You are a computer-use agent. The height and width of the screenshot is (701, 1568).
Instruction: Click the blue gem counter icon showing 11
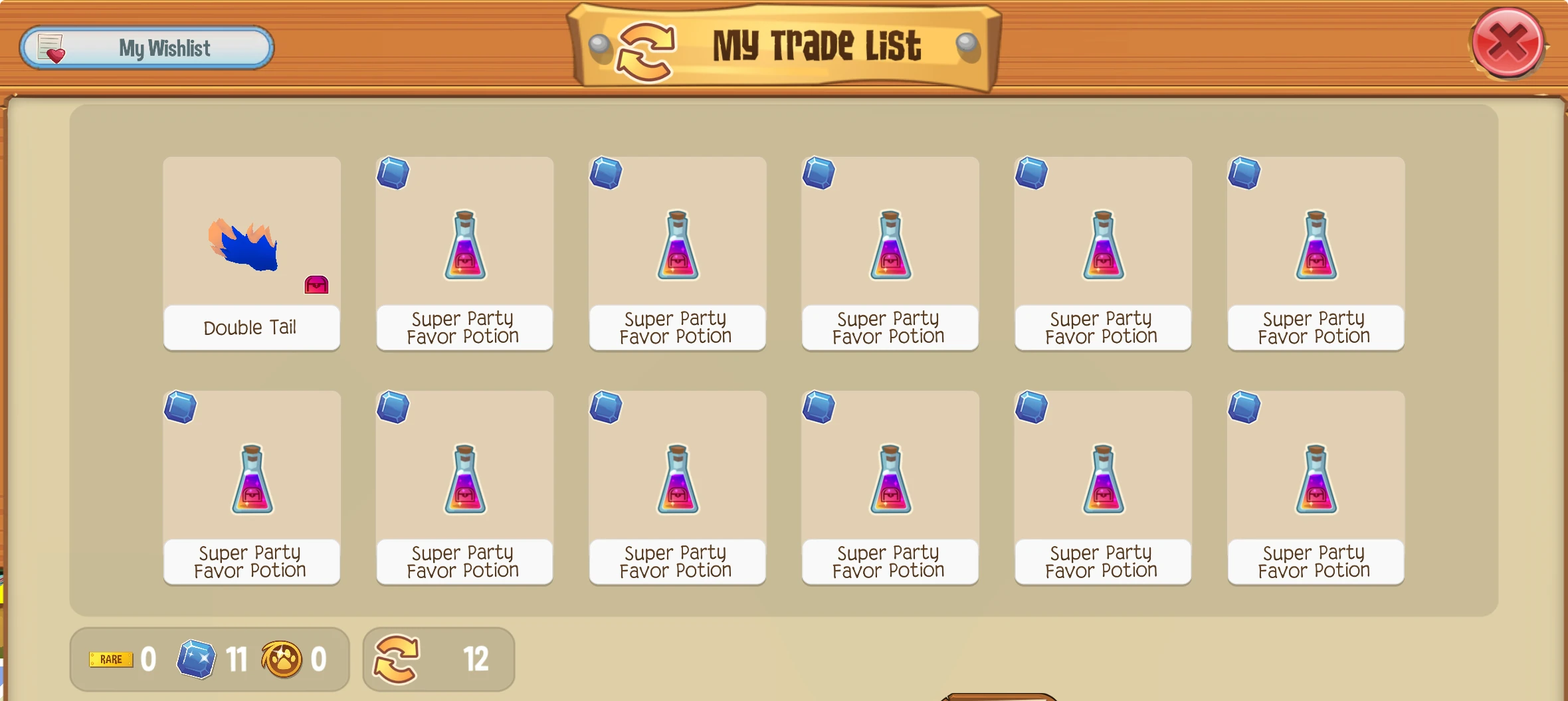[x=197, y=658]
